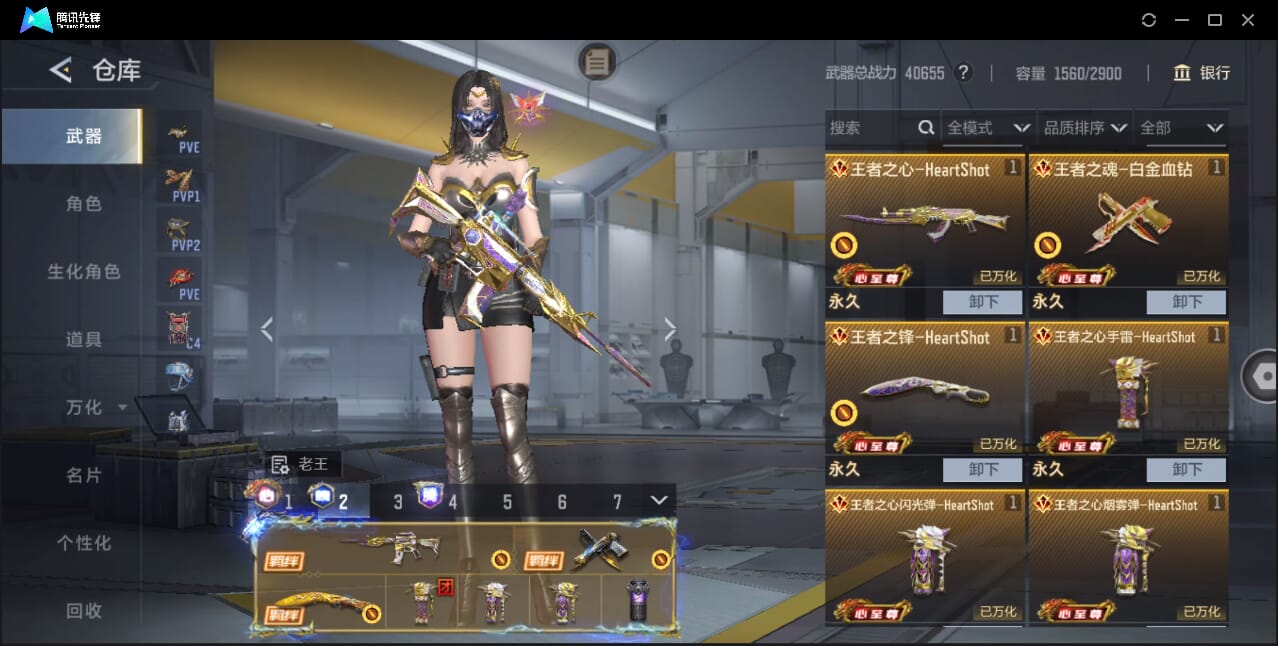The image size is (1278, 646).
Task: Switch to the 武器 weapons tab
Action: (x=83, y=136)
